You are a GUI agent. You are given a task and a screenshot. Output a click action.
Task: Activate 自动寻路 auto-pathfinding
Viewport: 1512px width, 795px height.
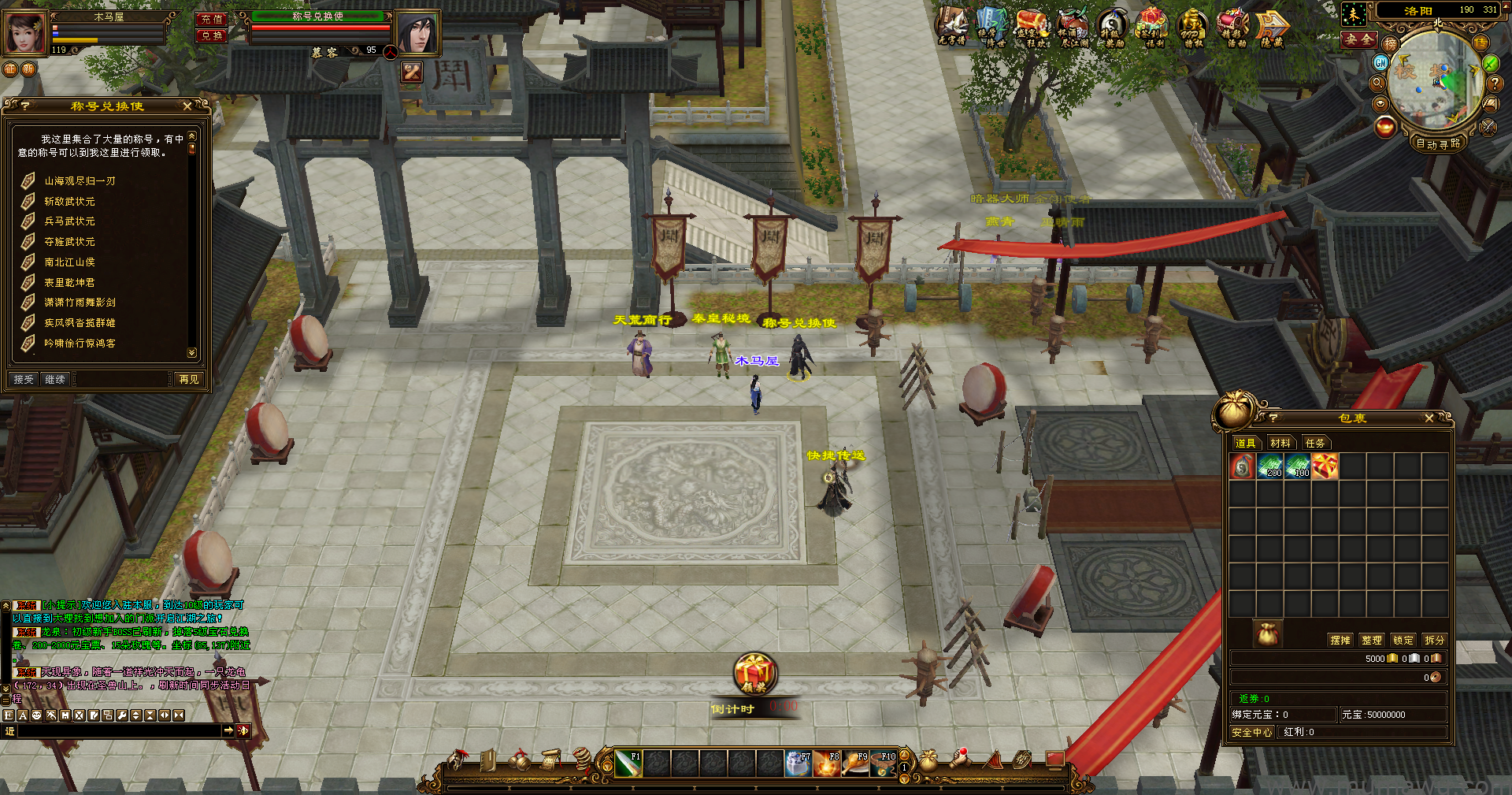point(1438,143)
